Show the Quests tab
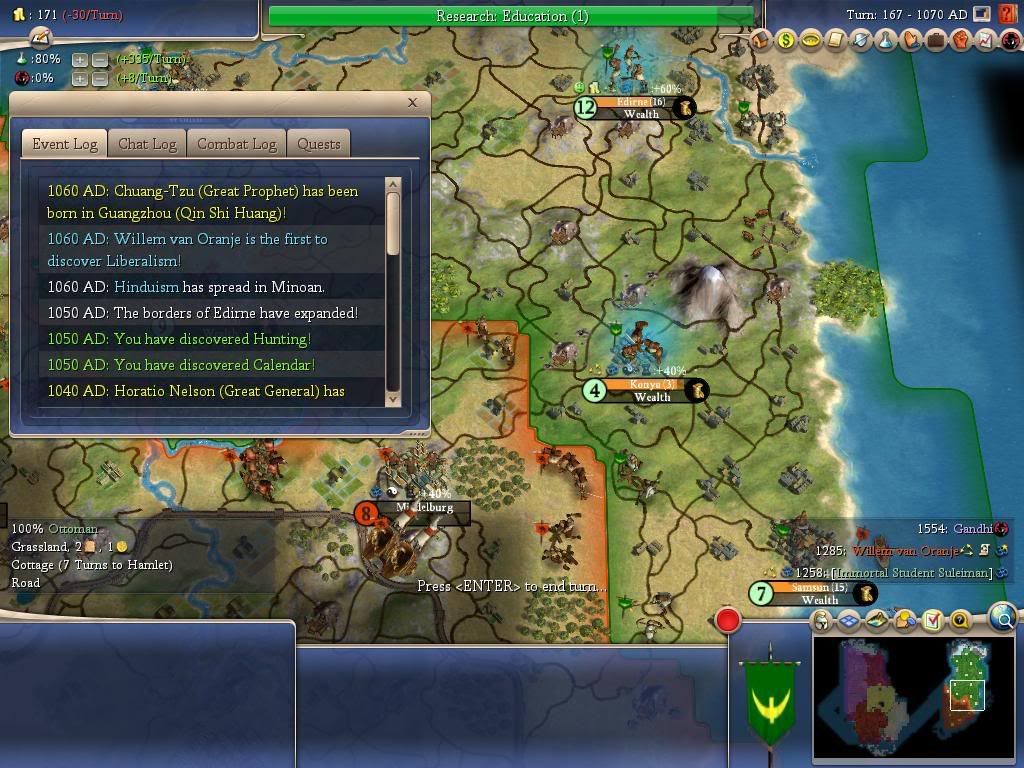 (x=319, y=144)
